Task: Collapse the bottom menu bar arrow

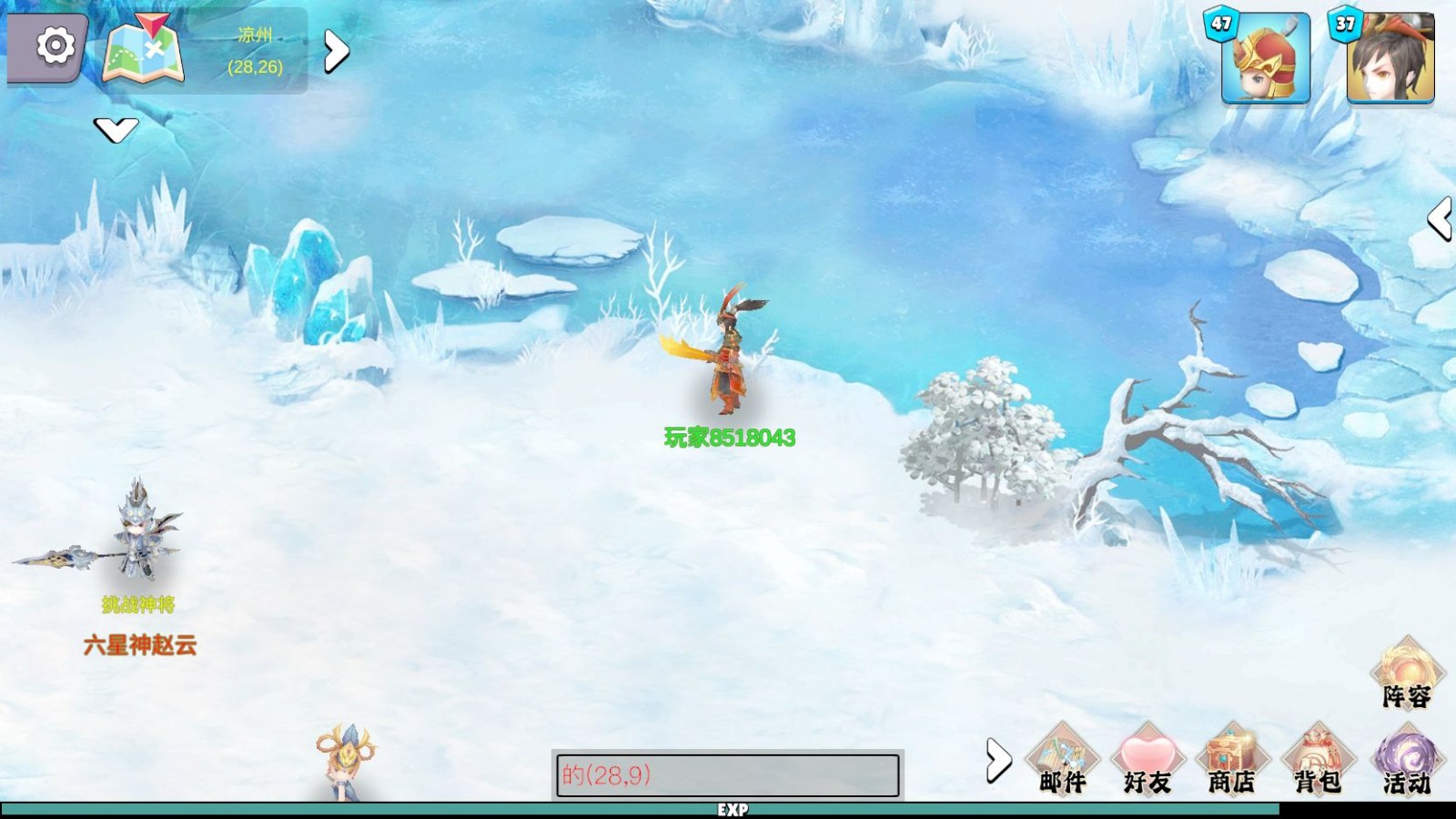Action: point(997,760)
